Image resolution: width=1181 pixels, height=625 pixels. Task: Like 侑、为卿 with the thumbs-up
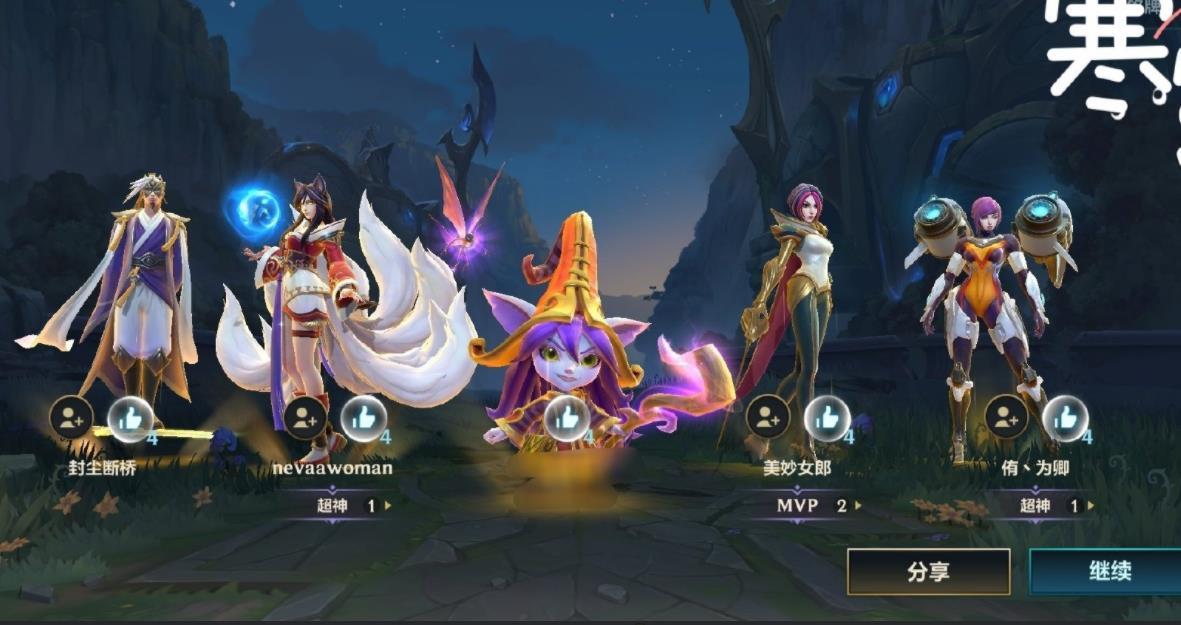tap(1066, 418)
